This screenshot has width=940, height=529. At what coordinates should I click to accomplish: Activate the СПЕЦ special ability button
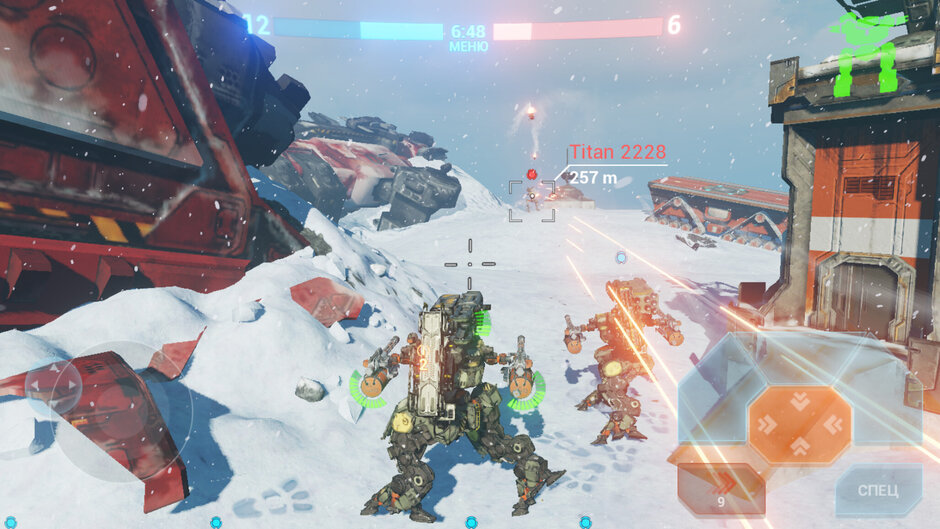[877, 490]
